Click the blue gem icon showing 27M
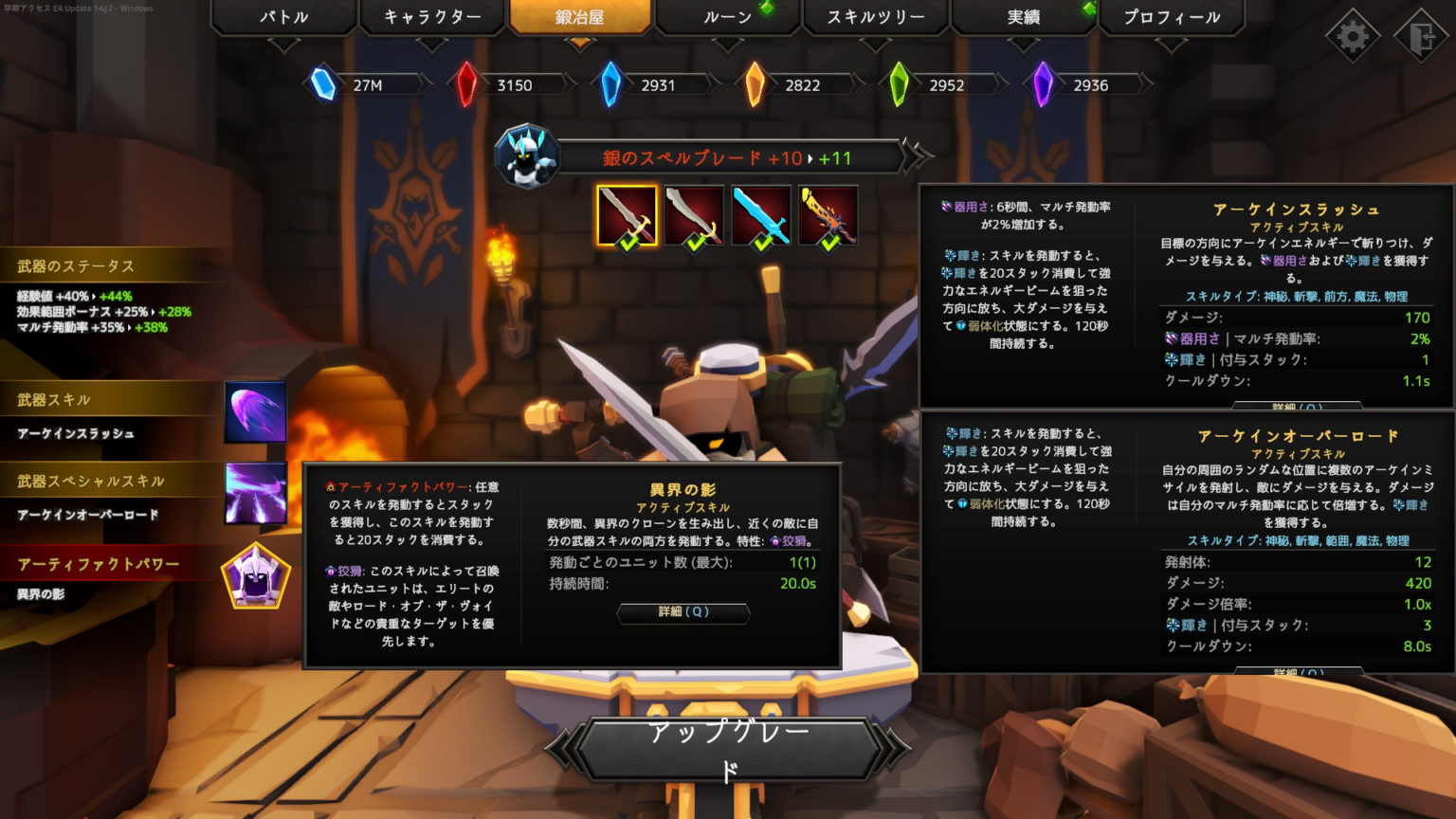The width and height of the screenshot is (1456, 819). (323, 84)
